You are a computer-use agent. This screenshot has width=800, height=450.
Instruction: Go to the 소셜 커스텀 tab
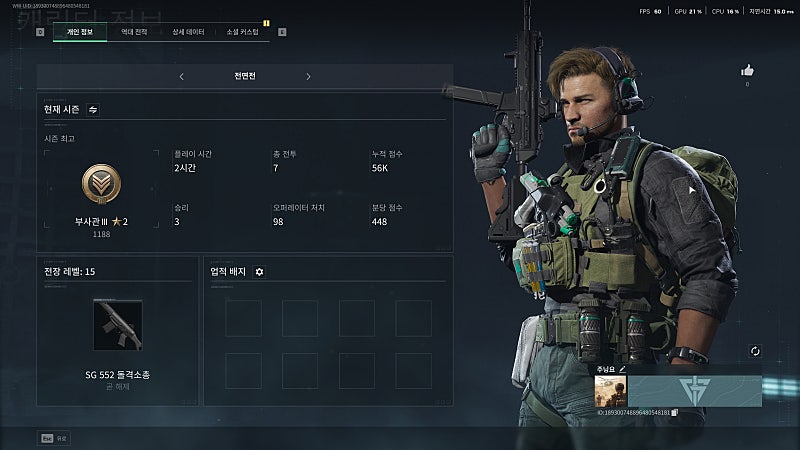point(242,32)
